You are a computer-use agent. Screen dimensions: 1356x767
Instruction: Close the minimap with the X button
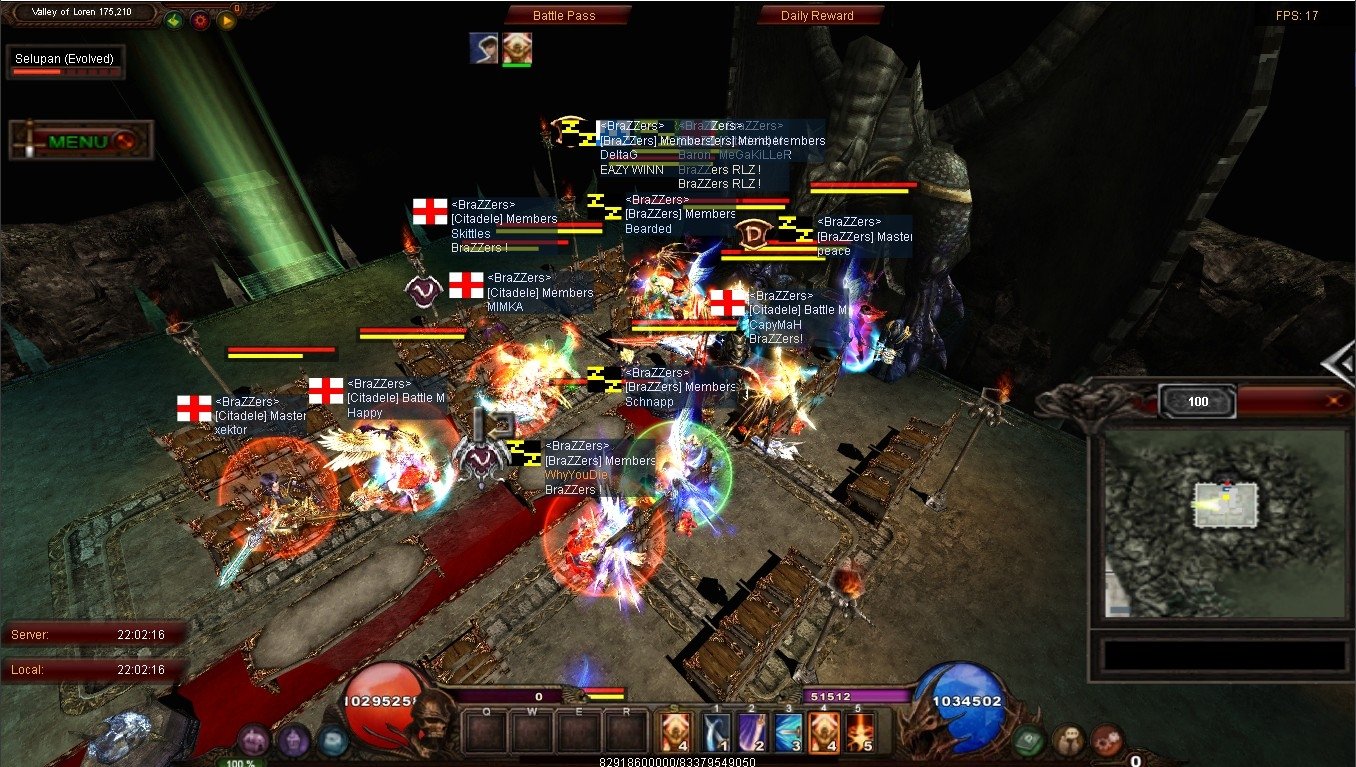[x=1332, y=401]
